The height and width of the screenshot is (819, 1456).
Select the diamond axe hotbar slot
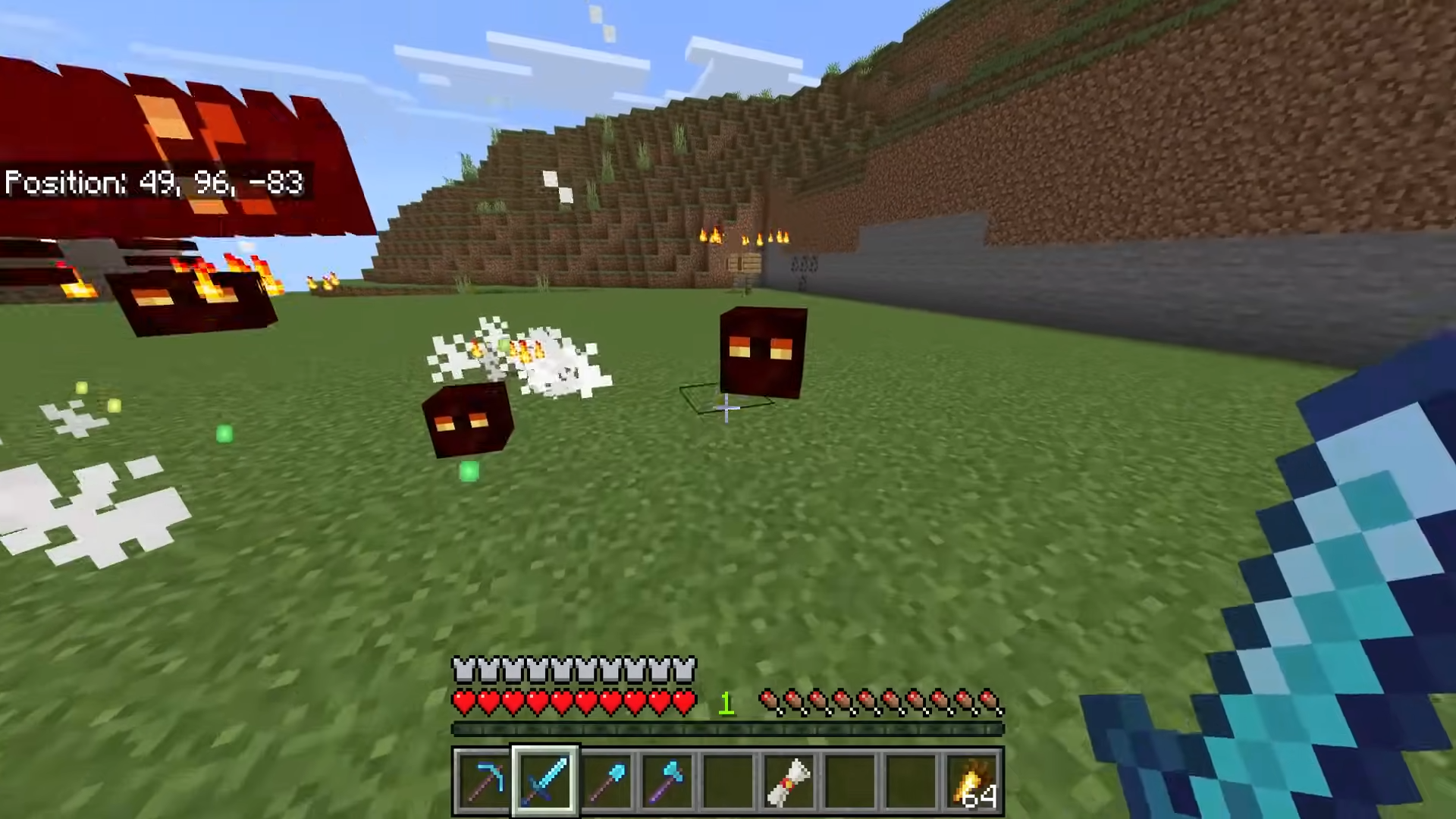667,781
